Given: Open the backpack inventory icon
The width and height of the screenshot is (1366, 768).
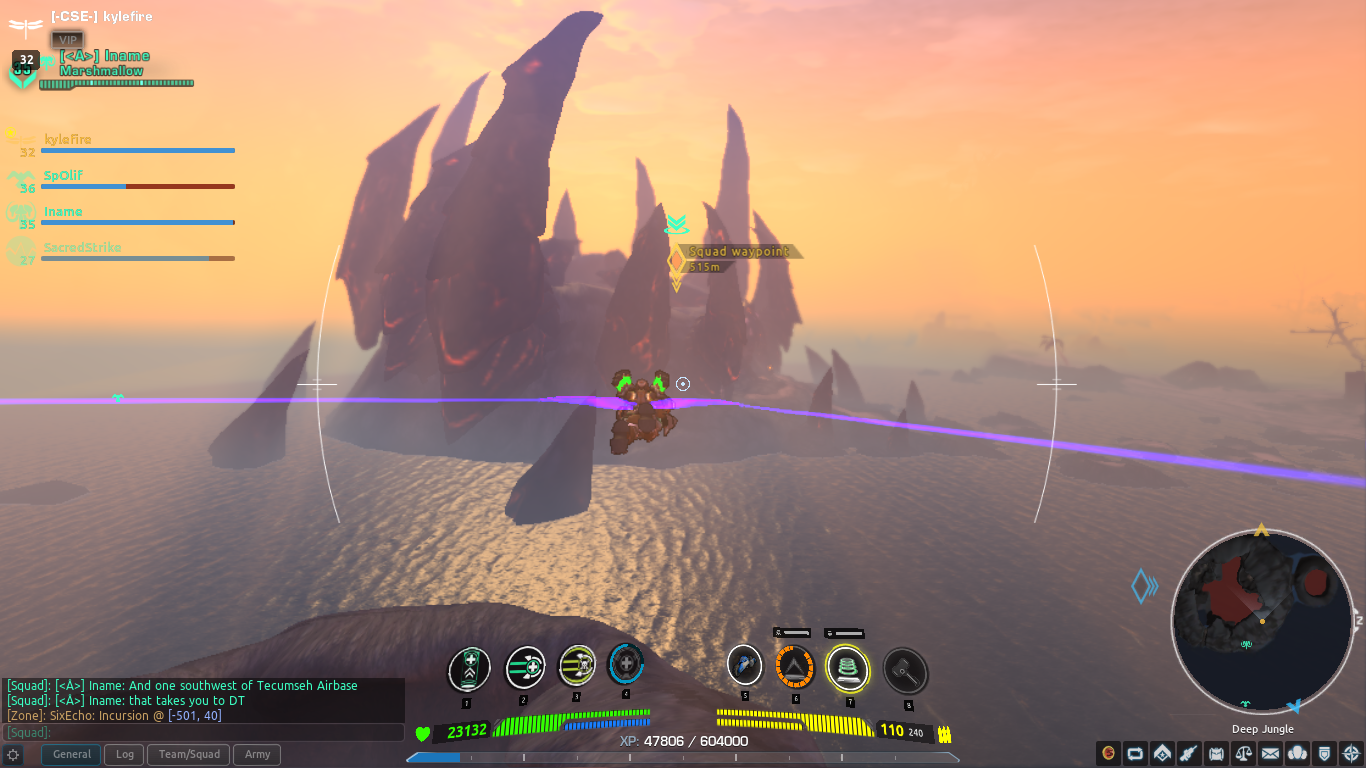Looking at the screenshot, I should pos(1215,753).
